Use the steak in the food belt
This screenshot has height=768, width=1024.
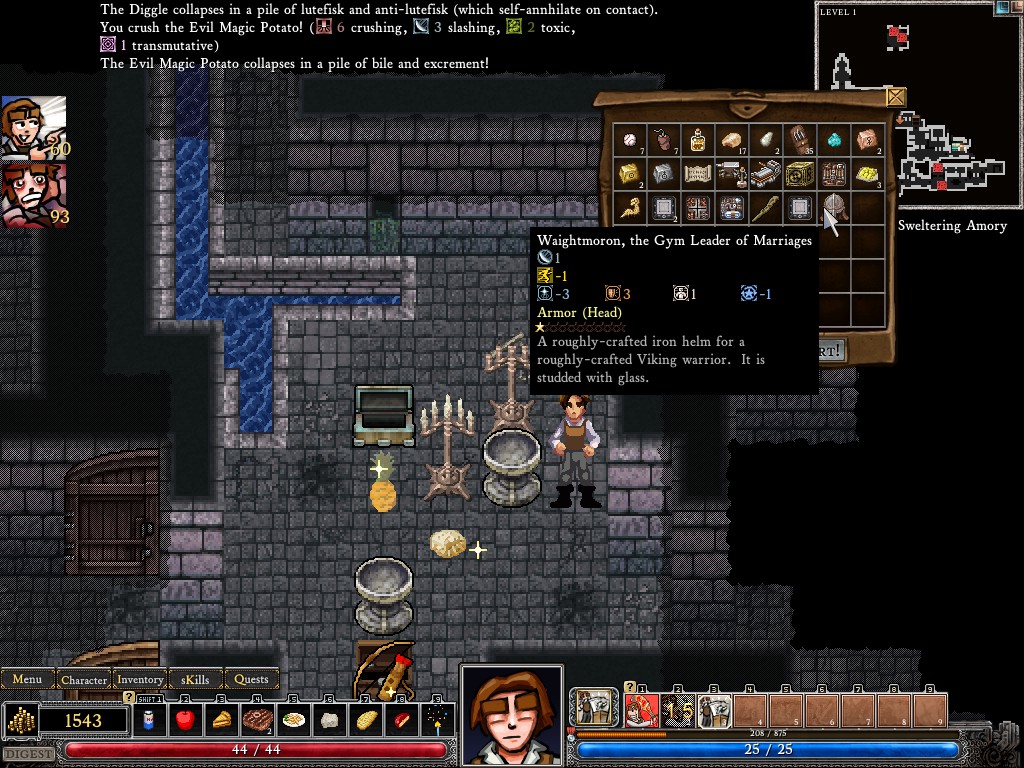(x=257, y=719)
